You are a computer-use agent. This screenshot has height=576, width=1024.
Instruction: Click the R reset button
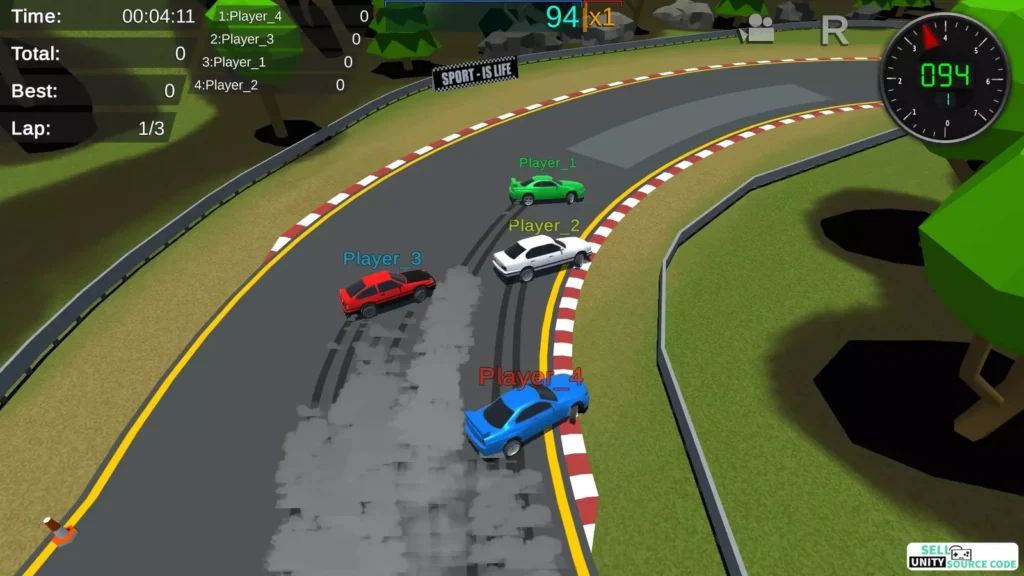coord(833,31)
